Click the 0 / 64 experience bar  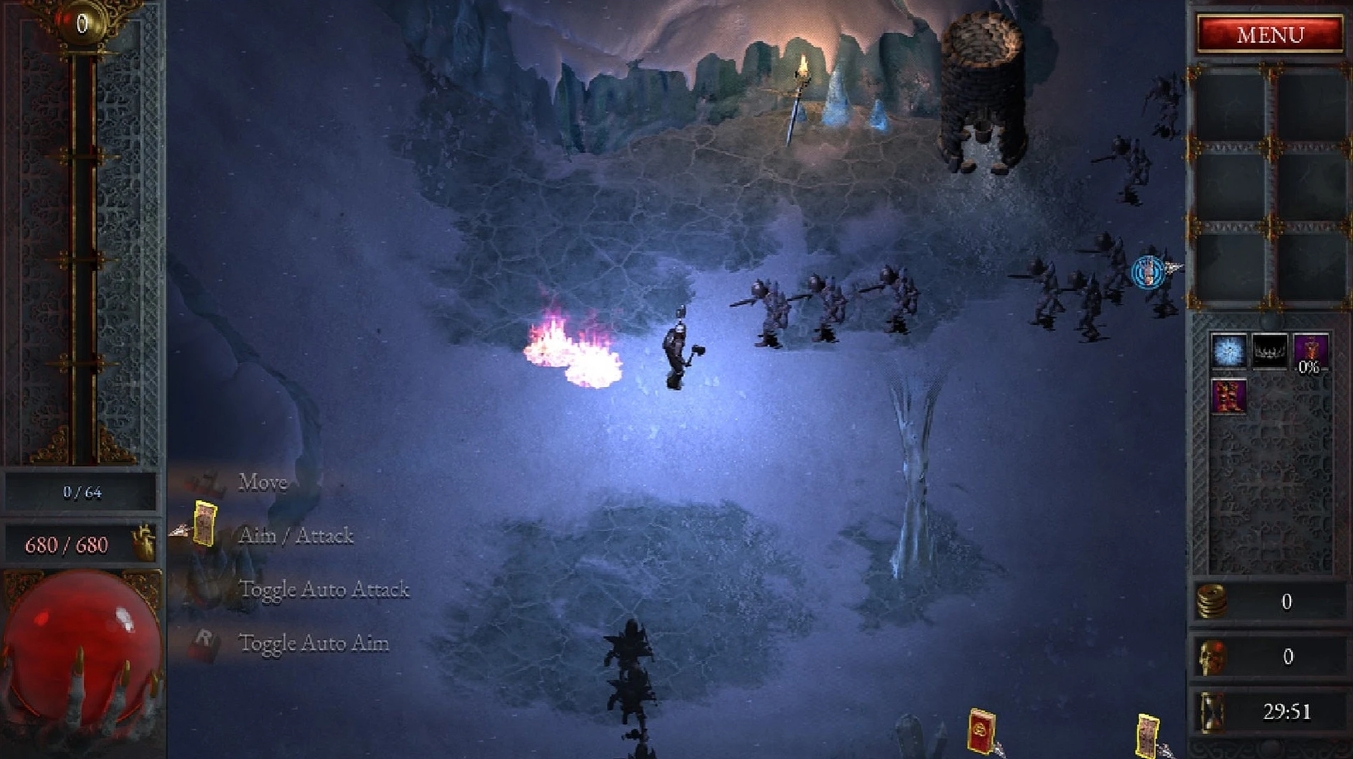click(x=80, y=490)
